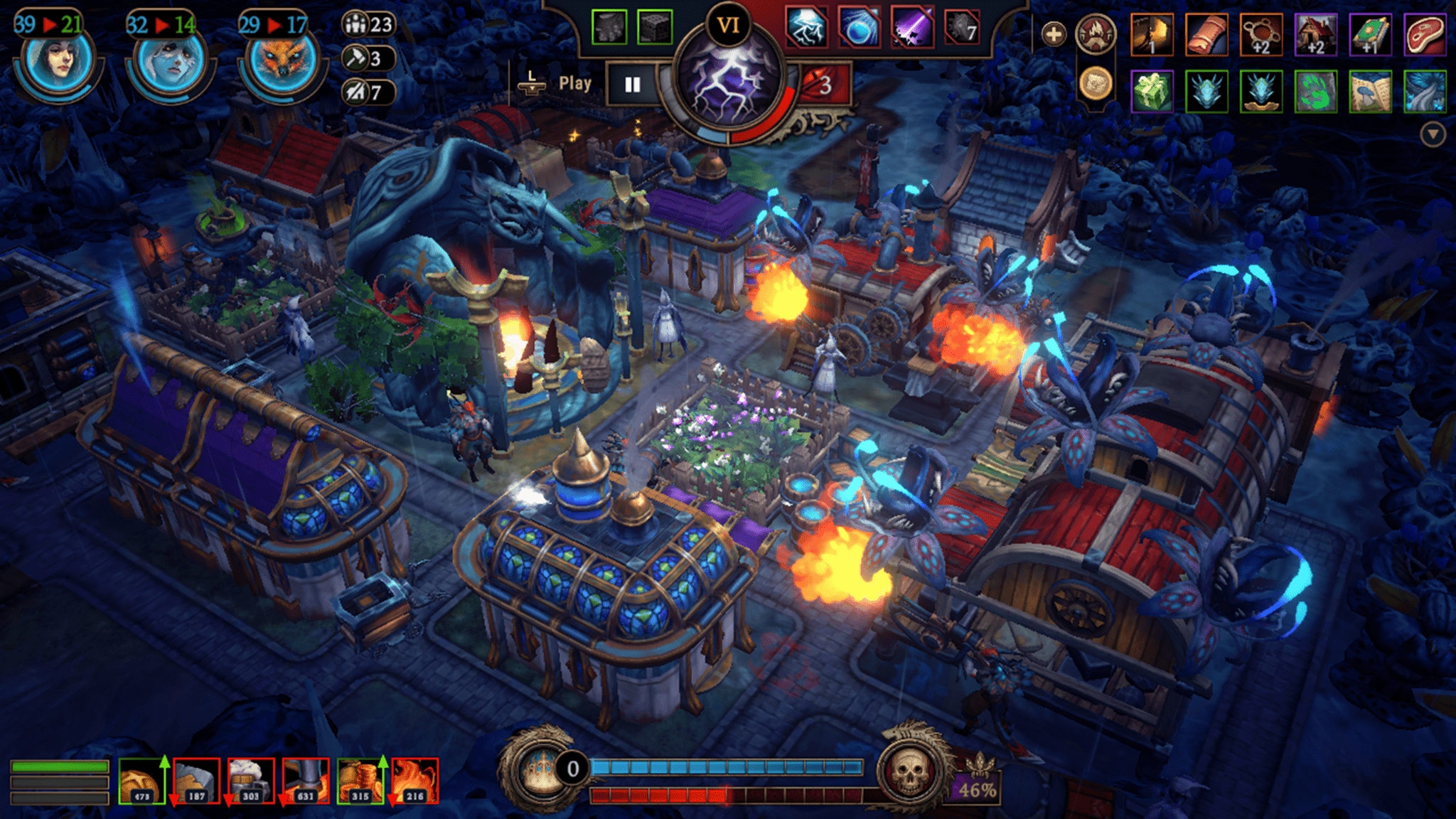Open the hearth fire round icon

pos(1096,33)
